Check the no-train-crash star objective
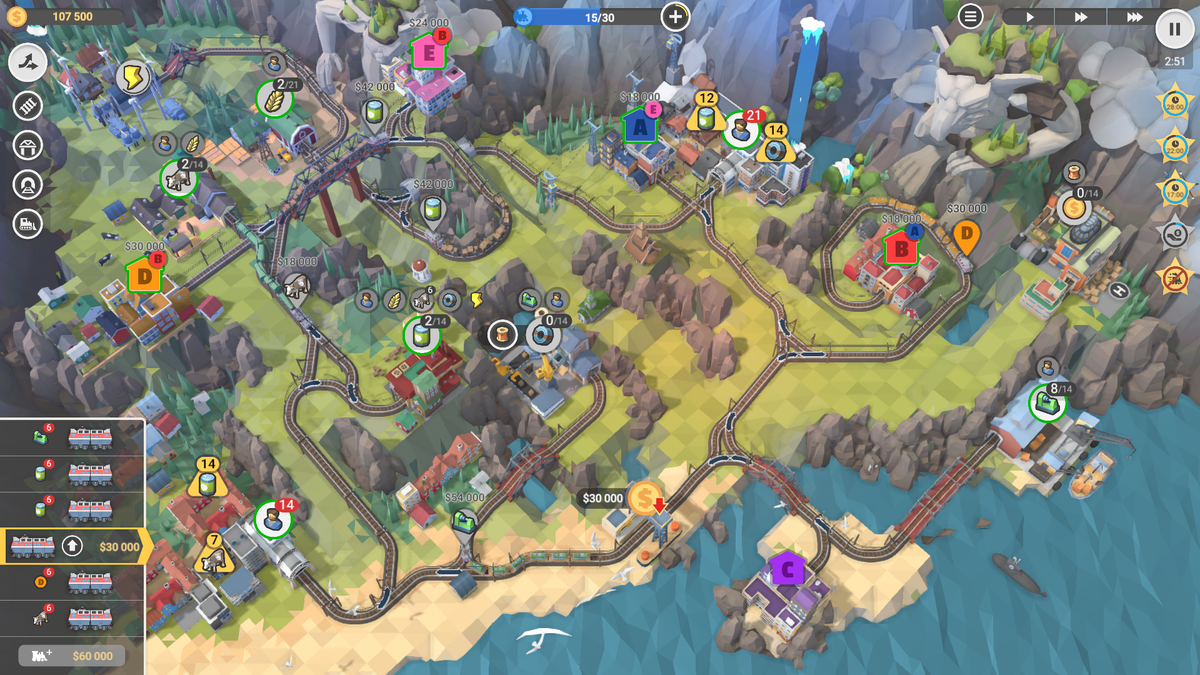Screen dimensions: 1200x675 pos(1174,275)
